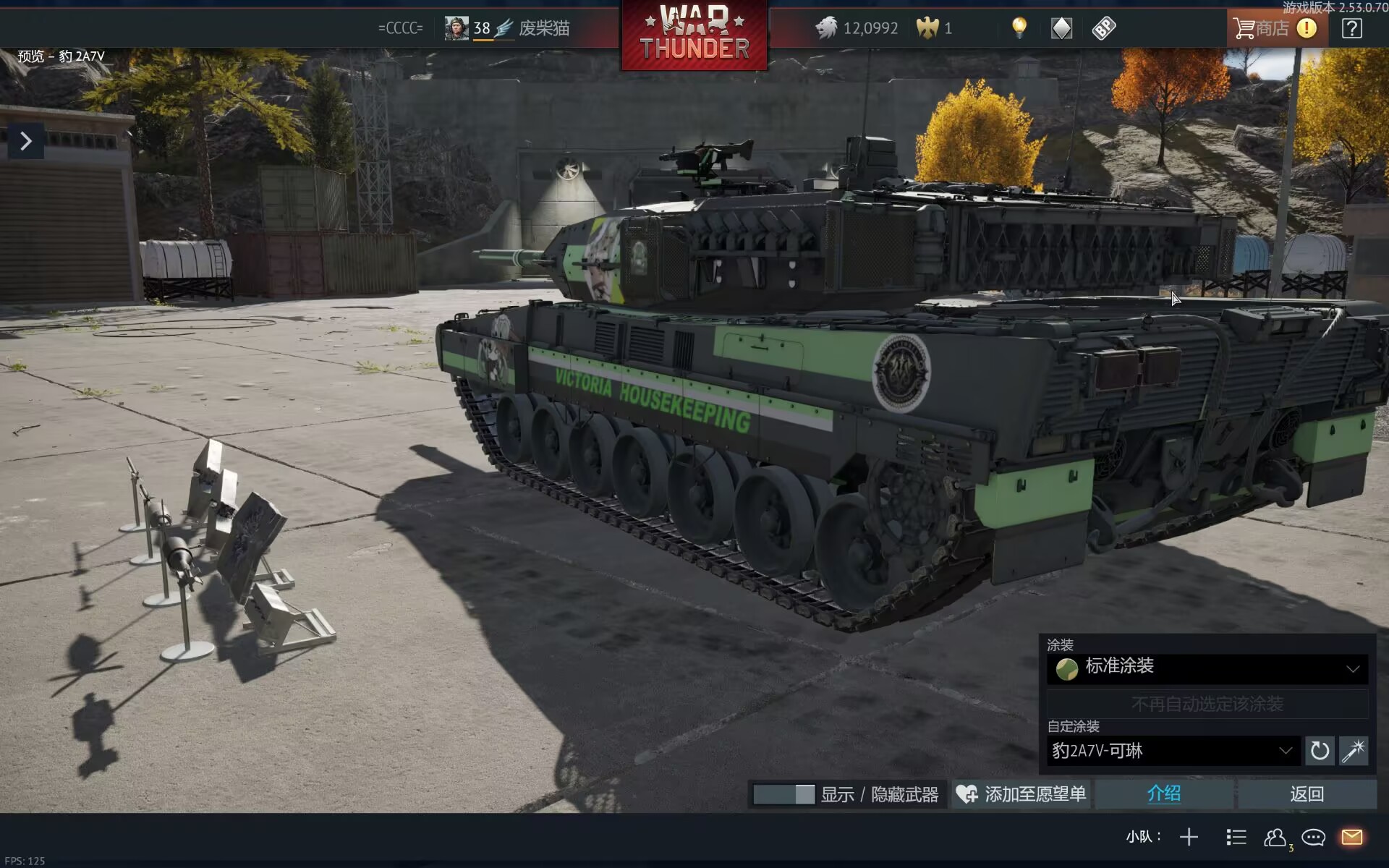
Task: Open the BP battle pass icon
Action: (x=1104, y=28)
